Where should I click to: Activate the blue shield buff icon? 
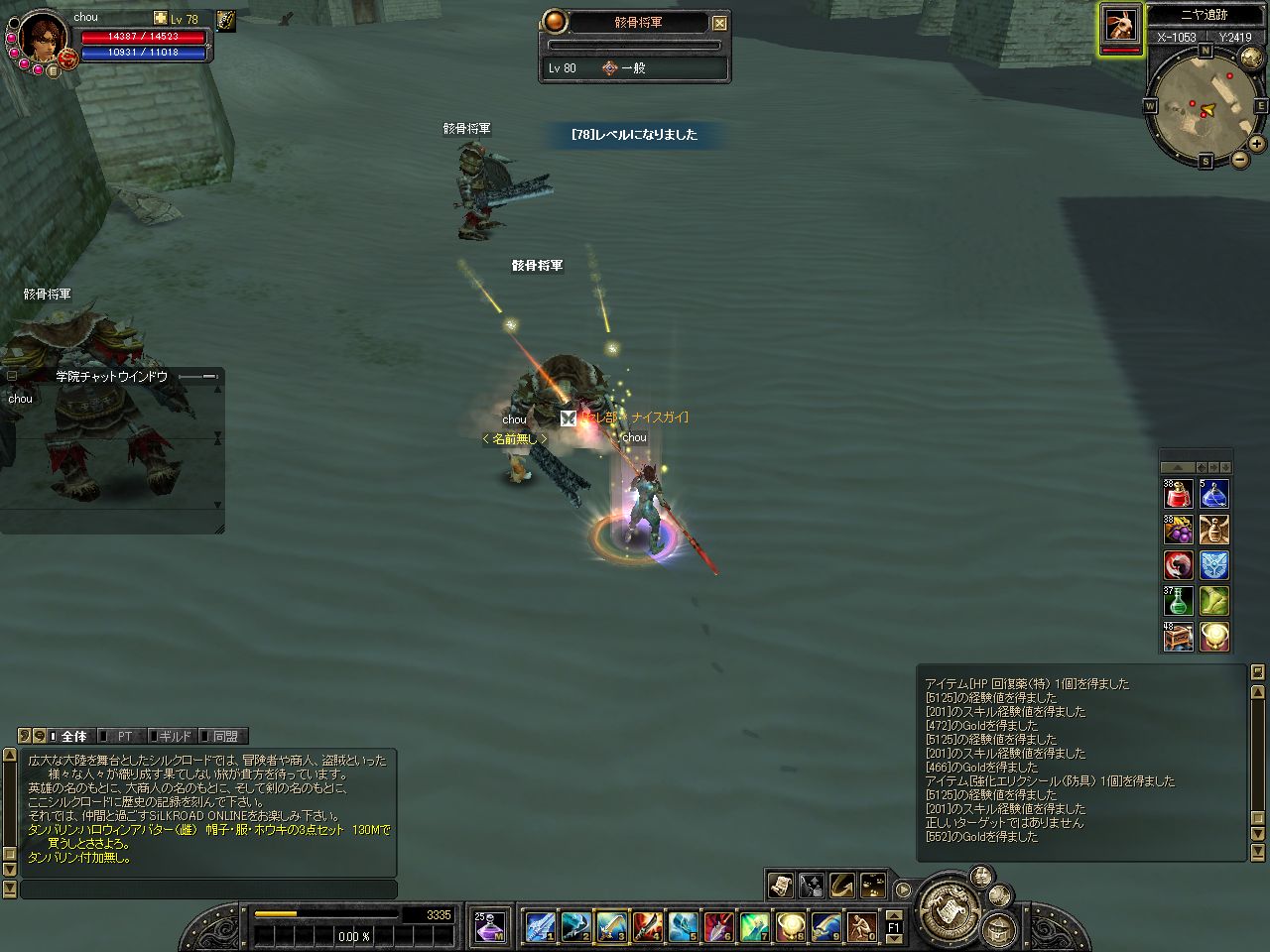click(x=1214, y=565)
